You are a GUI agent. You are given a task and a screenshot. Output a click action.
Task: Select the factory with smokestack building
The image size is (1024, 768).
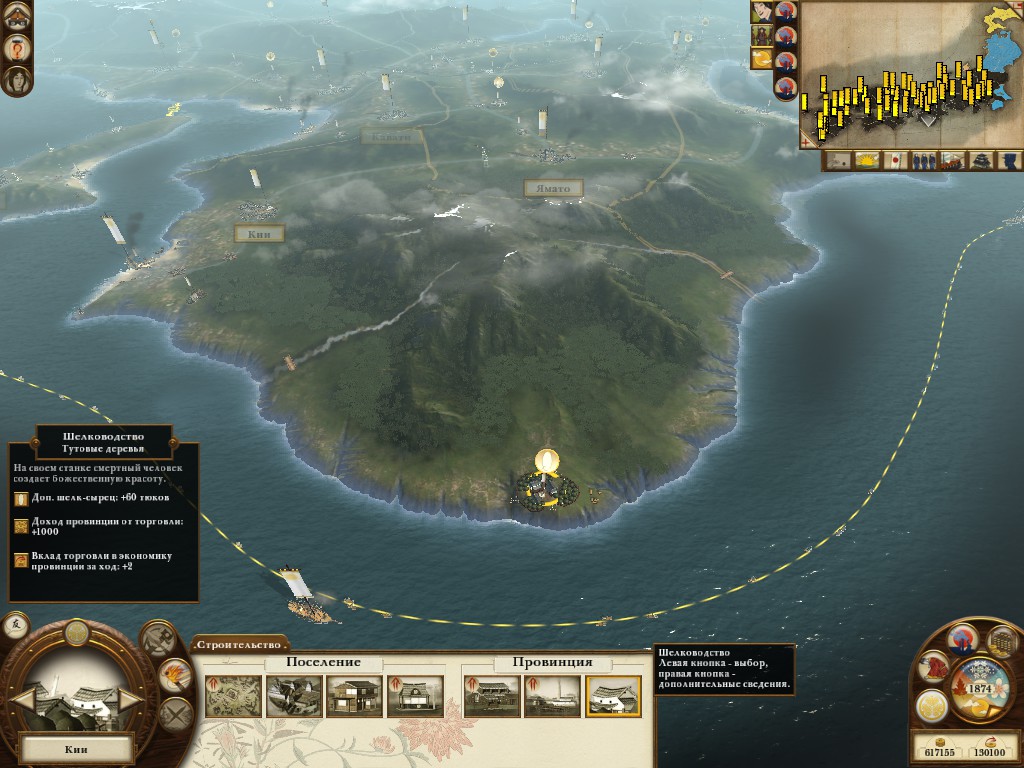(x=552, y=696)
